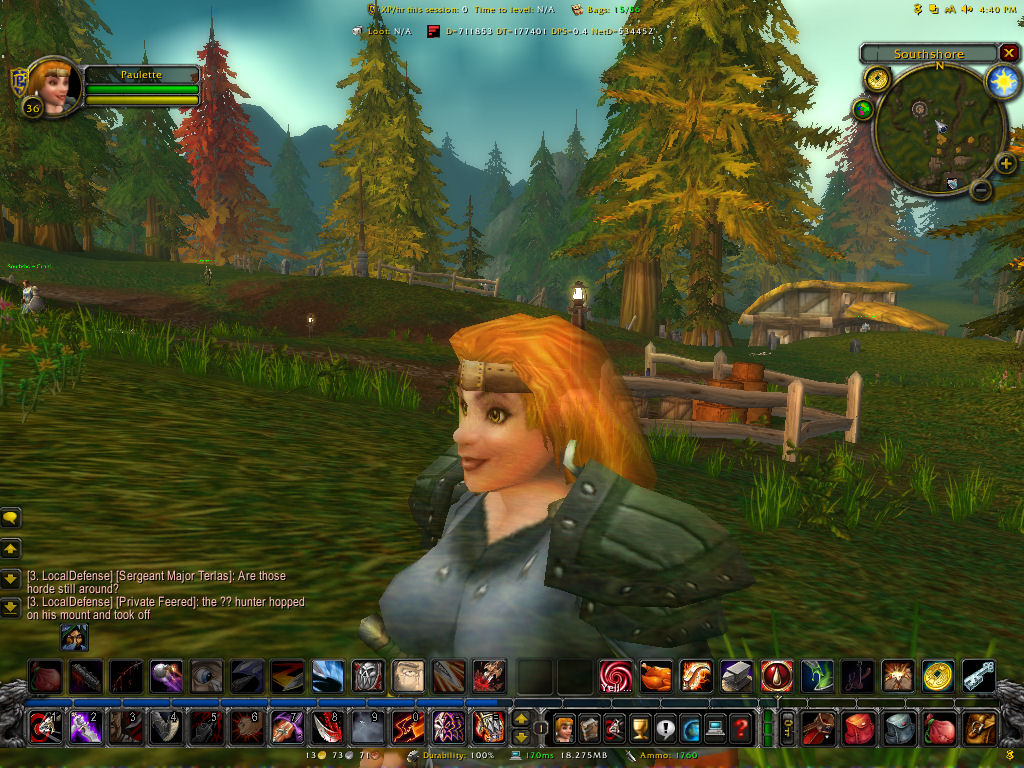Use the skeleton key action button
The width and height of the screenshot is (1024, 768).
[978, 677]
